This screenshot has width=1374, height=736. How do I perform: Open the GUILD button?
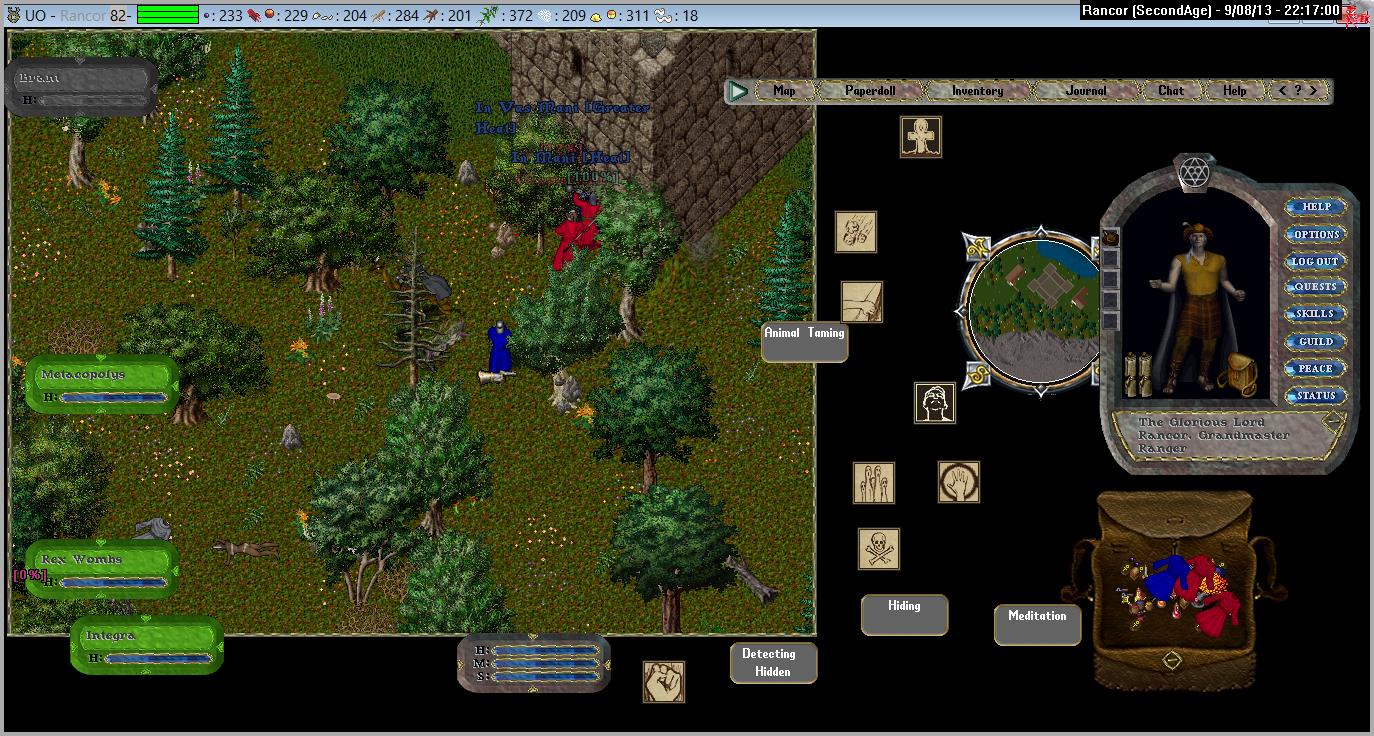click(1316, 341)
